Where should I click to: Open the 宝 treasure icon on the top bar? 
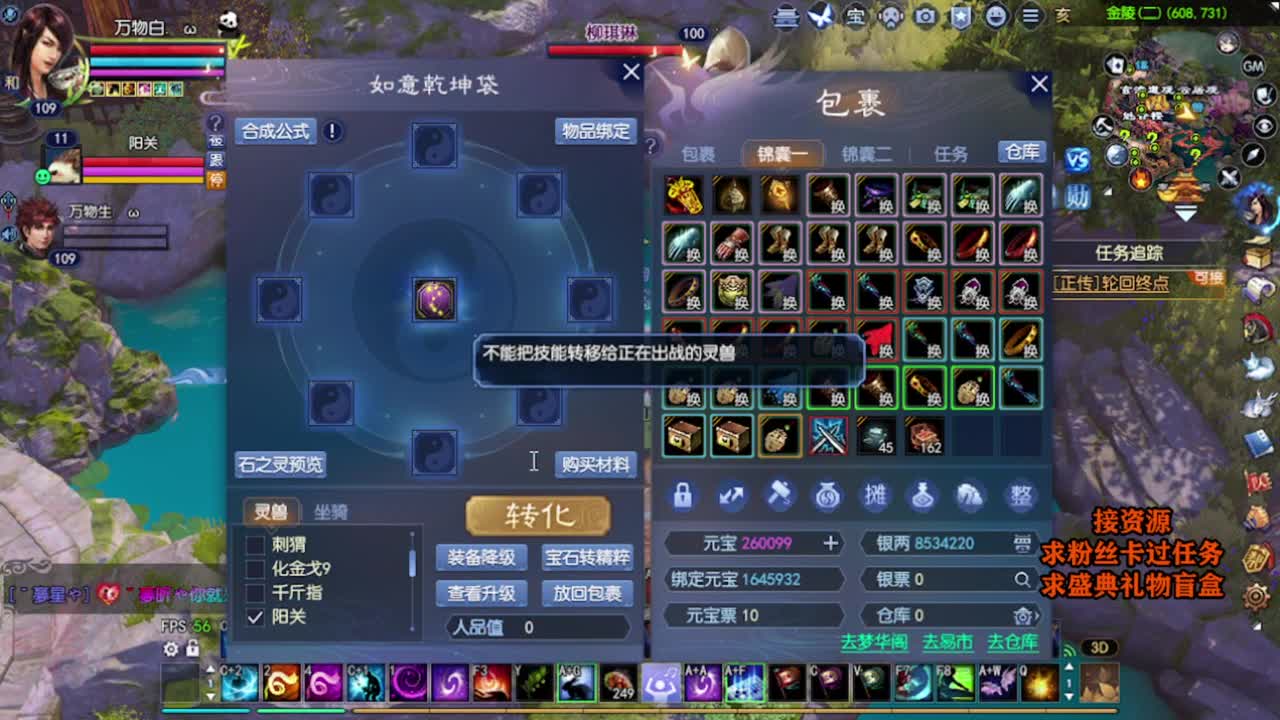(x=857, y=17)
